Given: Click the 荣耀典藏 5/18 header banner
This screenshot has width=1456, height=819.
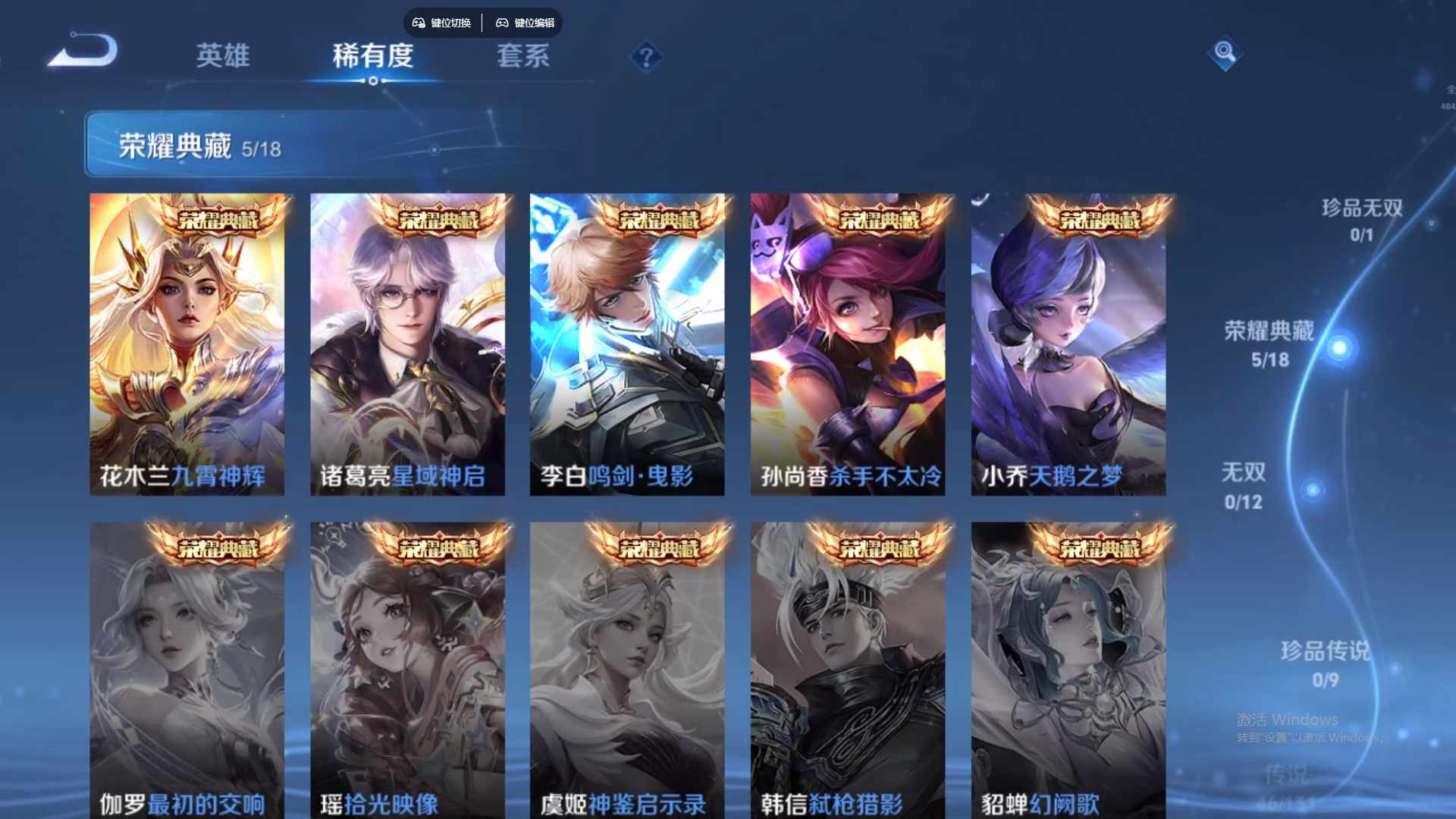Looking at the screenshot, I should pyautogui.click(x=227, y=145).
